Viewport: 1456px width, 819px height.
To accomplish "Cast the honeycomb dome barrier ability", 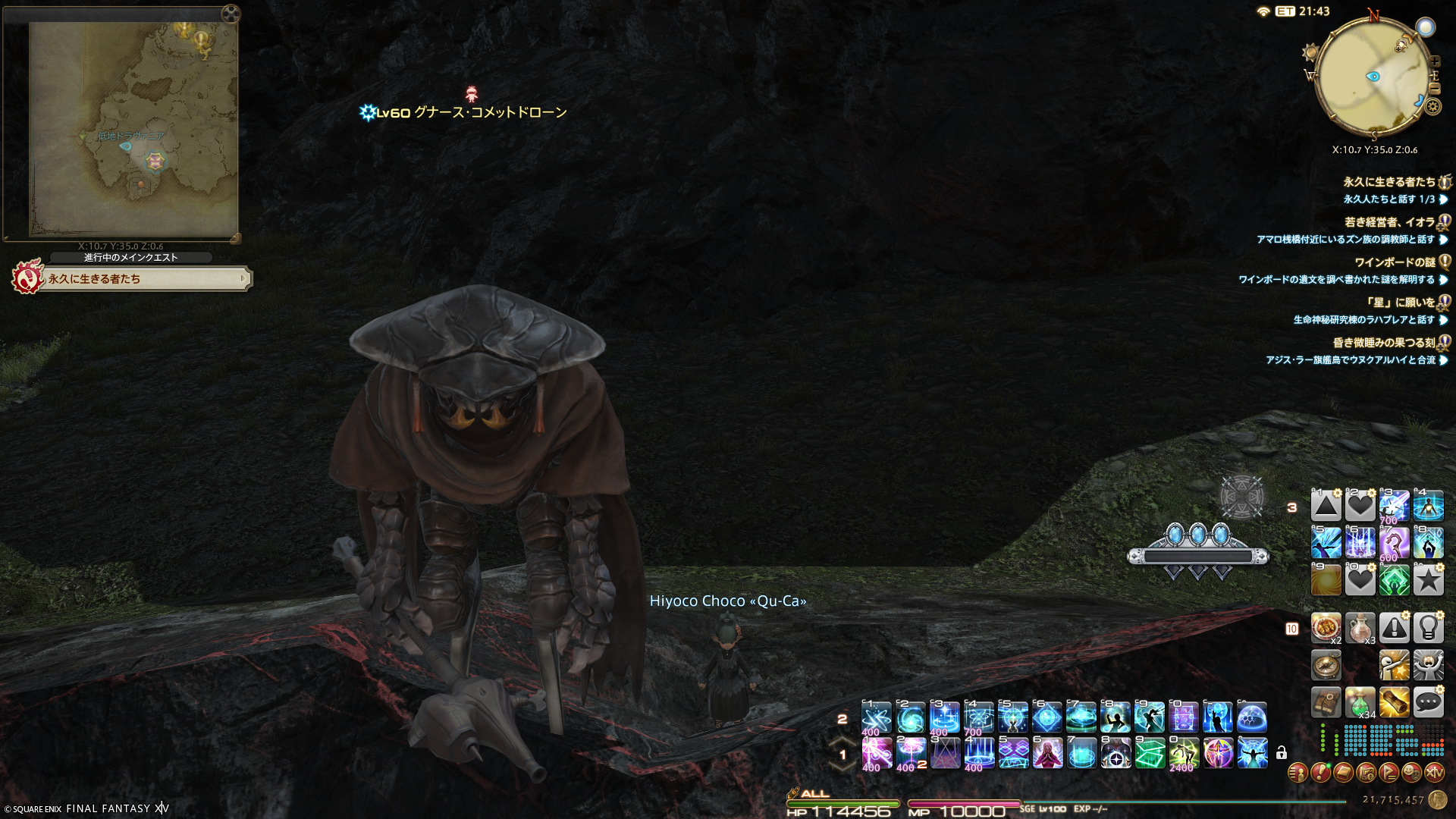I will coord(1252,717).
